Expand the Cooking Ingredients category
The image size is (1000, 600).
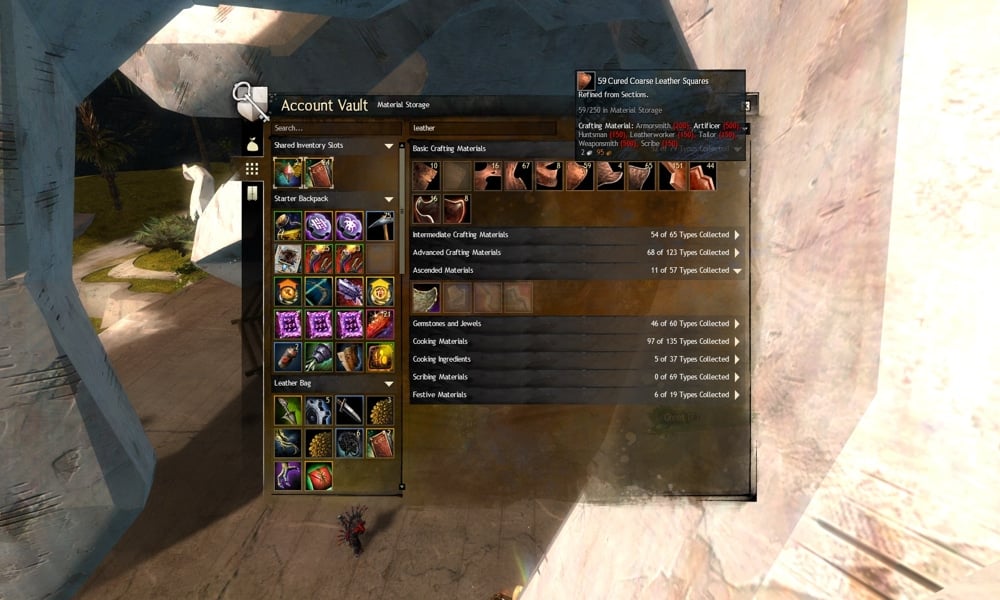point(737,360)
